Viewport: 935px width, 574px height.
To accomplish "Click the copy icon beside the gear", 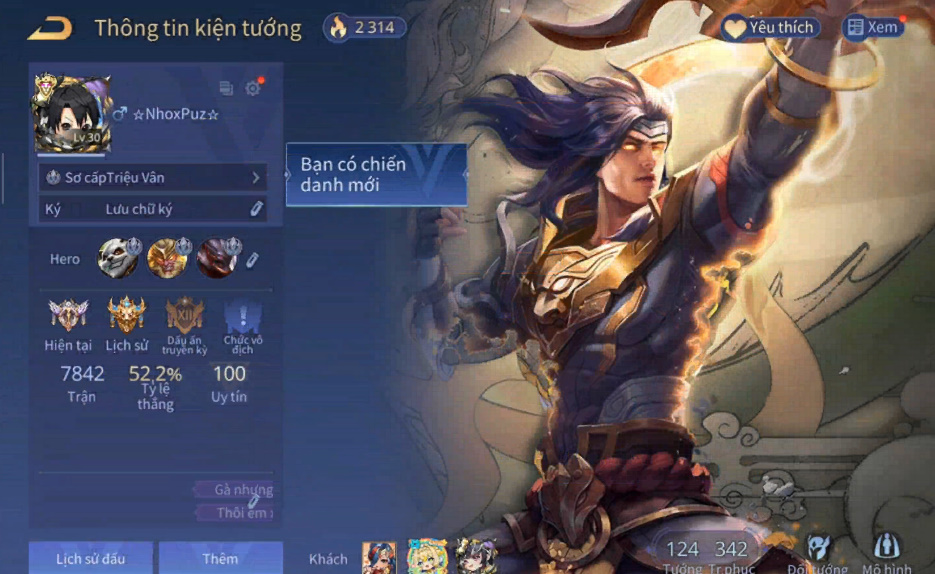I will (x=226, y=88).
